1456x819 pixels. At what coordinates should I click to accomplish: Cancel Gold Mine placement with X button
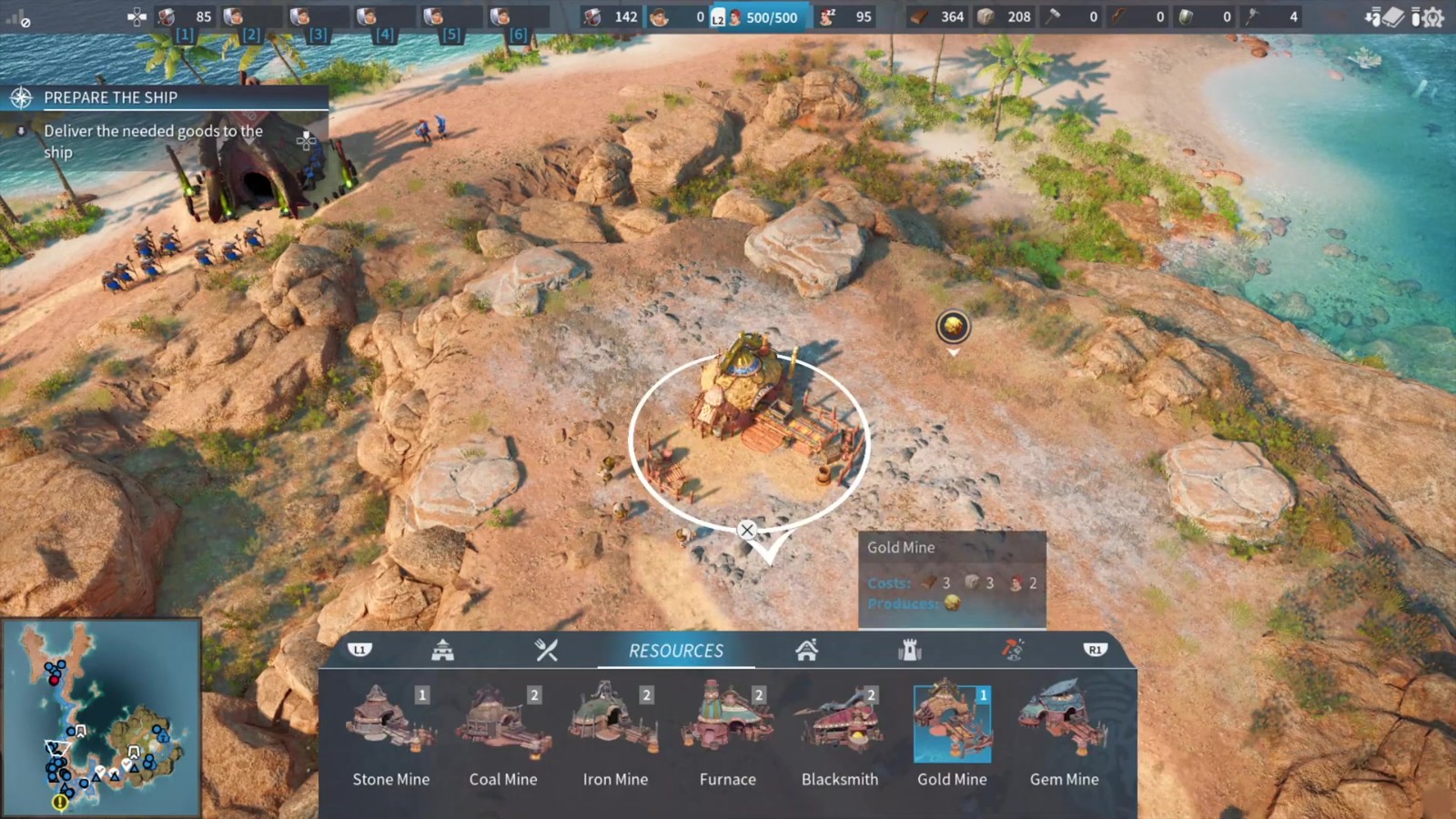pos(748,529)
